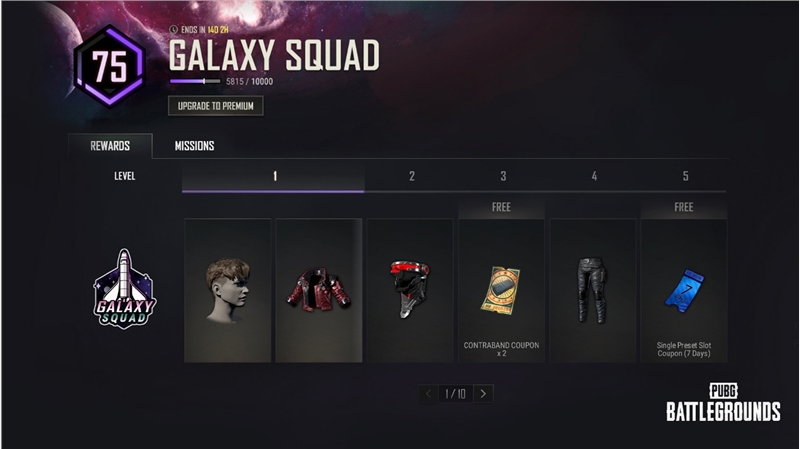This screenshot has height=449, width=800.
Task: Click the Upgrade to Premium button
Action: point(215,106)
